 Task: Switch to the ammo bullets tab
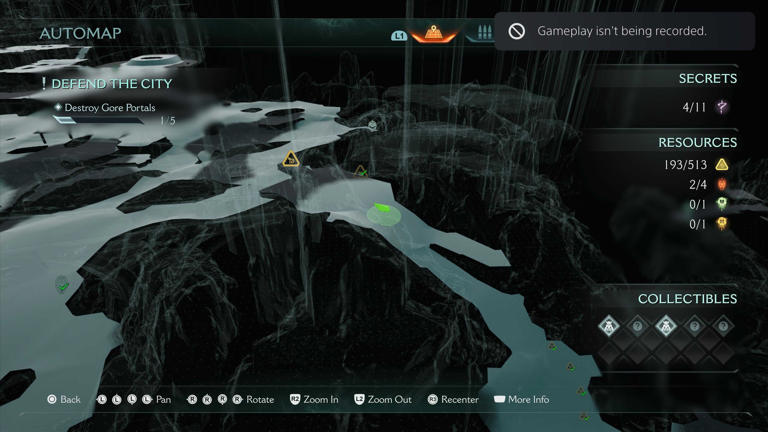click(x=485, y=33)
